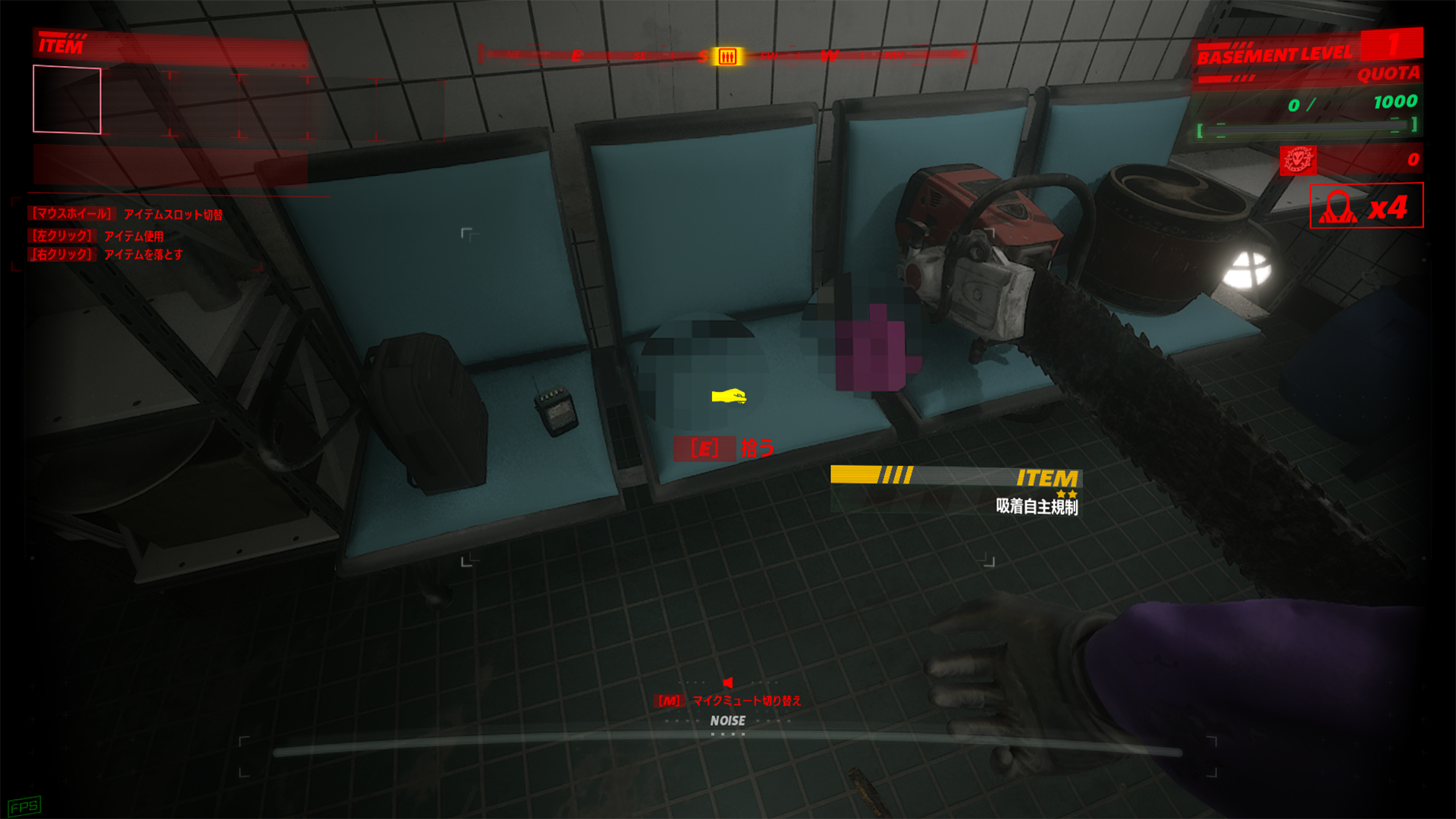This screenshot has width=1456, height=819.
Task: Select the red astronaut player-count icon
Action: pyautogui.click(x=1339, y=206)
